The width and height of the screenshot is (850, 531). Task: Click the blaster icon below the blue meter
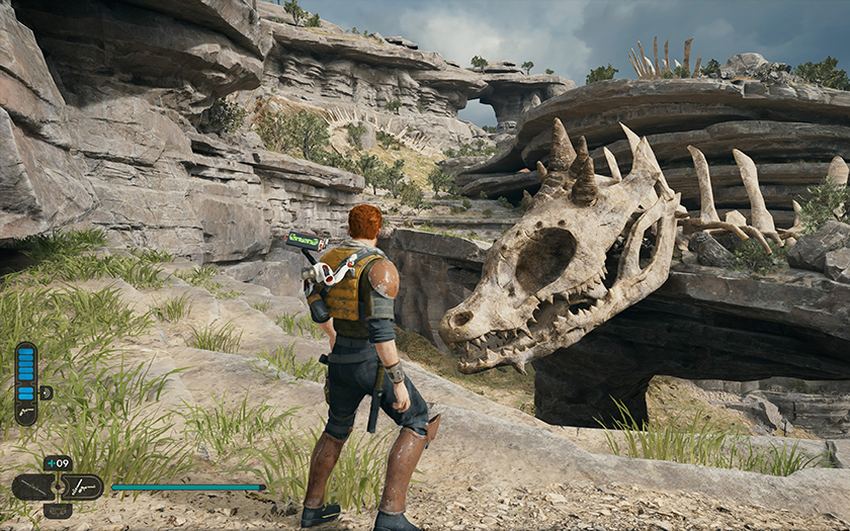point(25,410)
